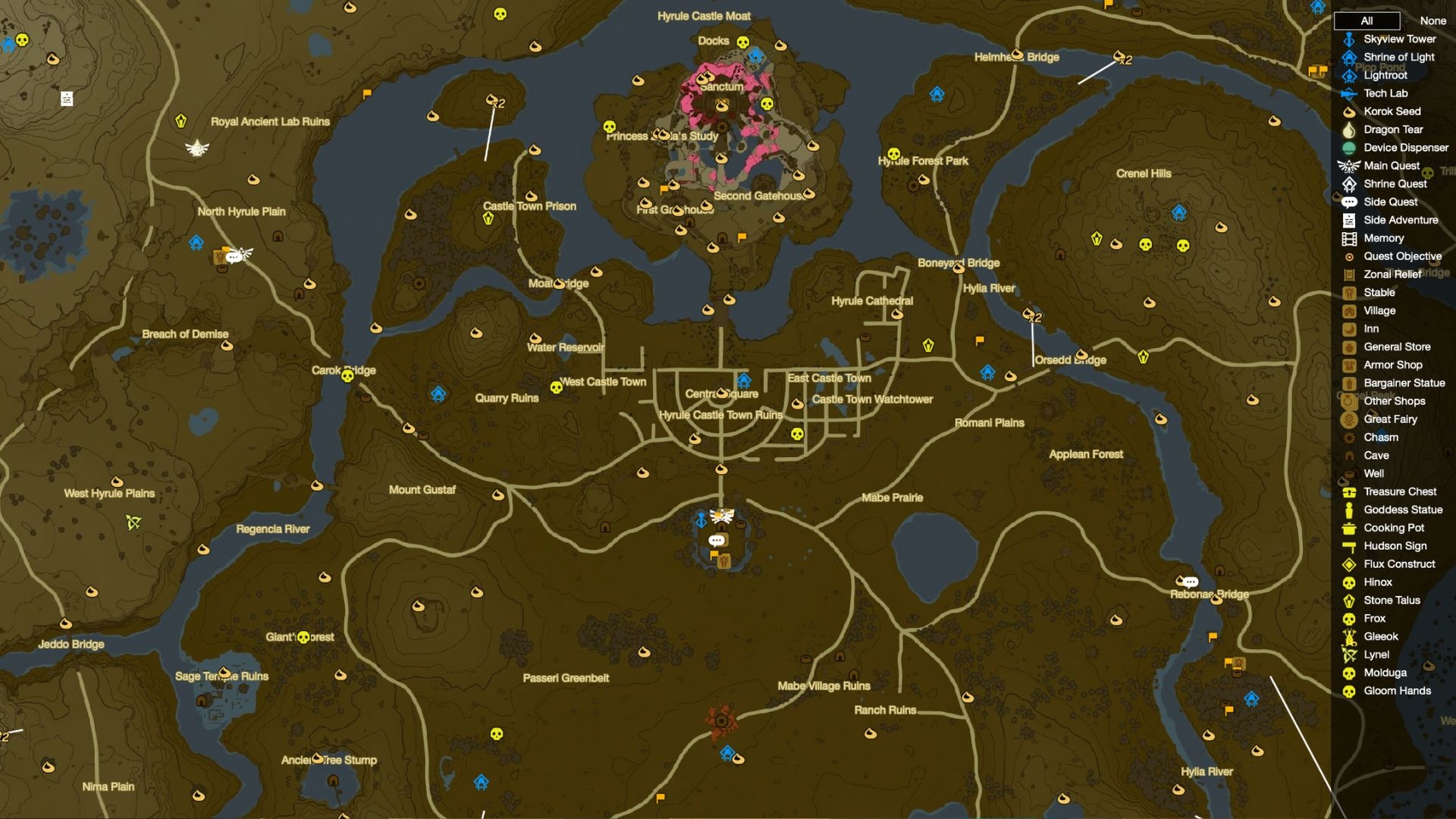Viewport: 1456px width, 819px height.
Task: Select the chasm marker near Mabe Village Ruins
Action: (721, 720)
